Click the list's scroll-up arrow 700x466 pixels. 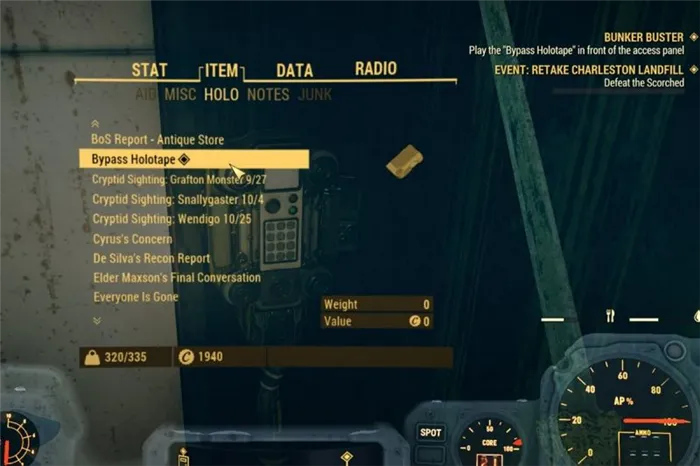coord(96,123)
